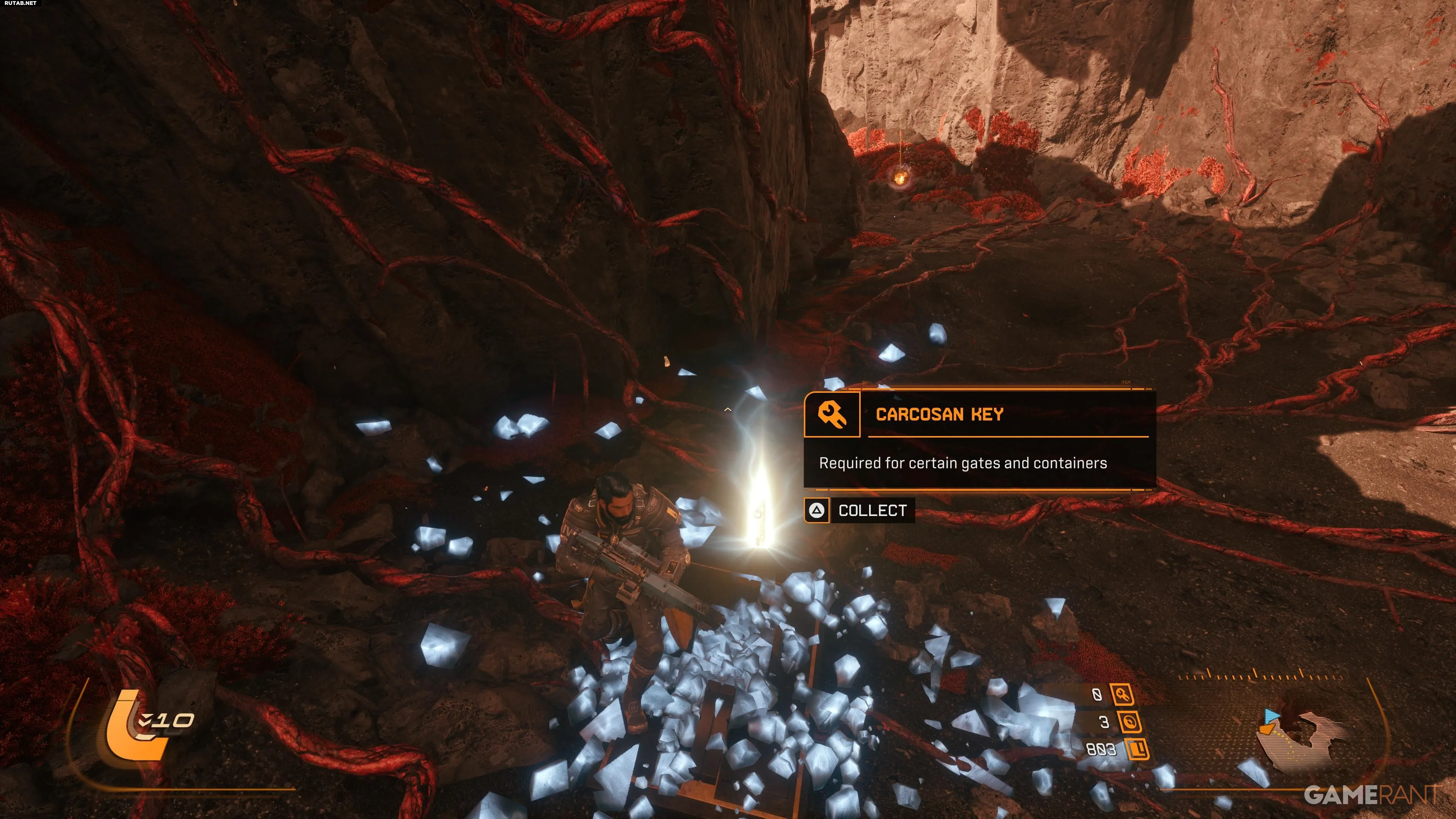This screenshot has width=1456, height=819.
Task: Click the obolites currency icon
Action: pyautogui.click(x=1137, y=750)
